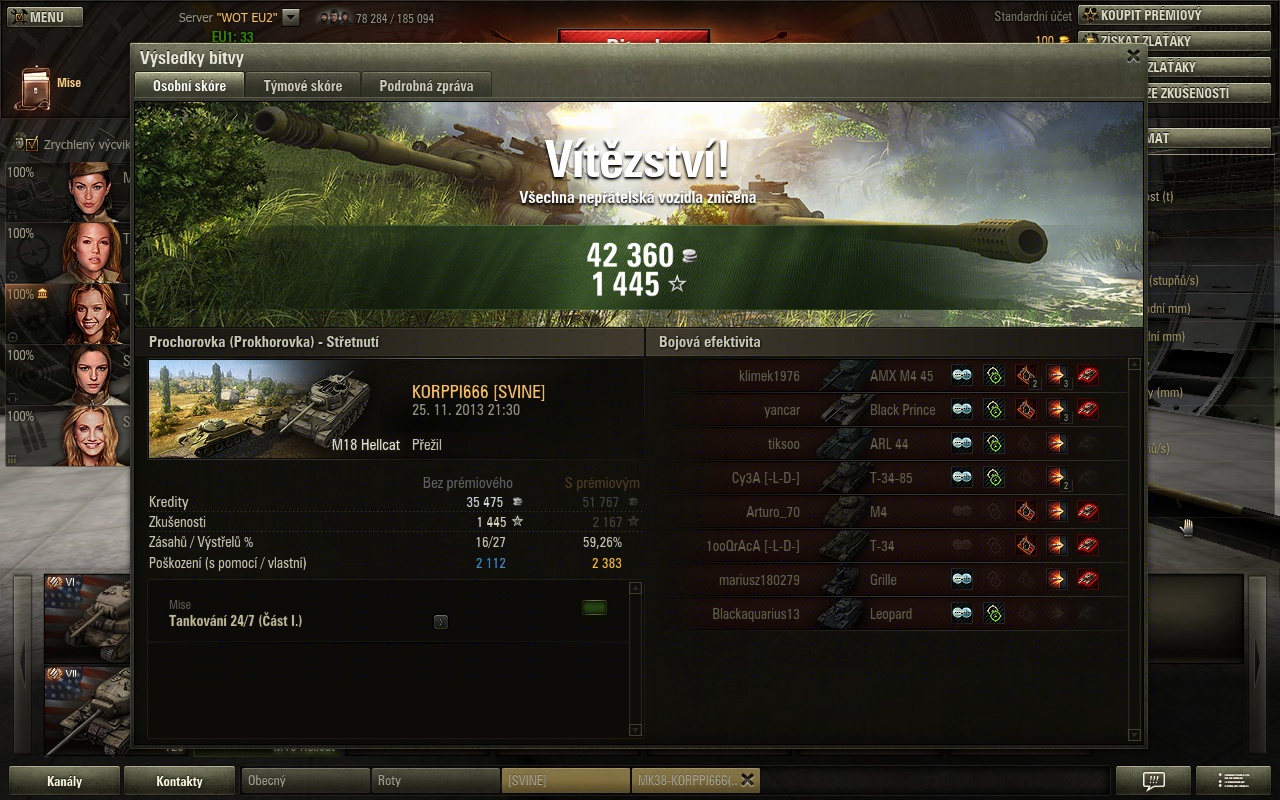
Task: Switch to the Týmové skóre tab
Action: click(303, 86)
